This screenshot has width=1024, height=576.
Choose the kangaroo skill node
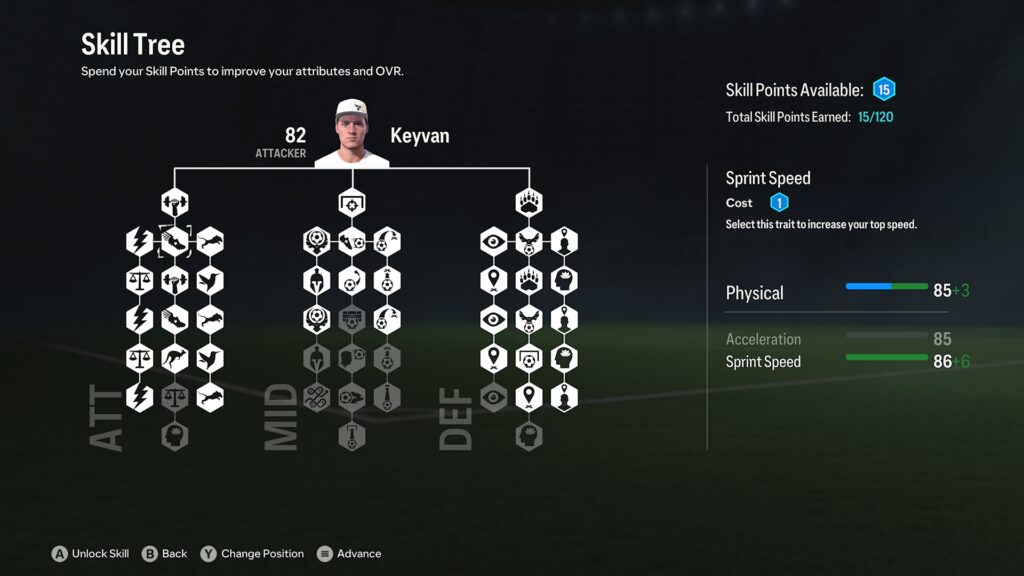click(175, 358)
